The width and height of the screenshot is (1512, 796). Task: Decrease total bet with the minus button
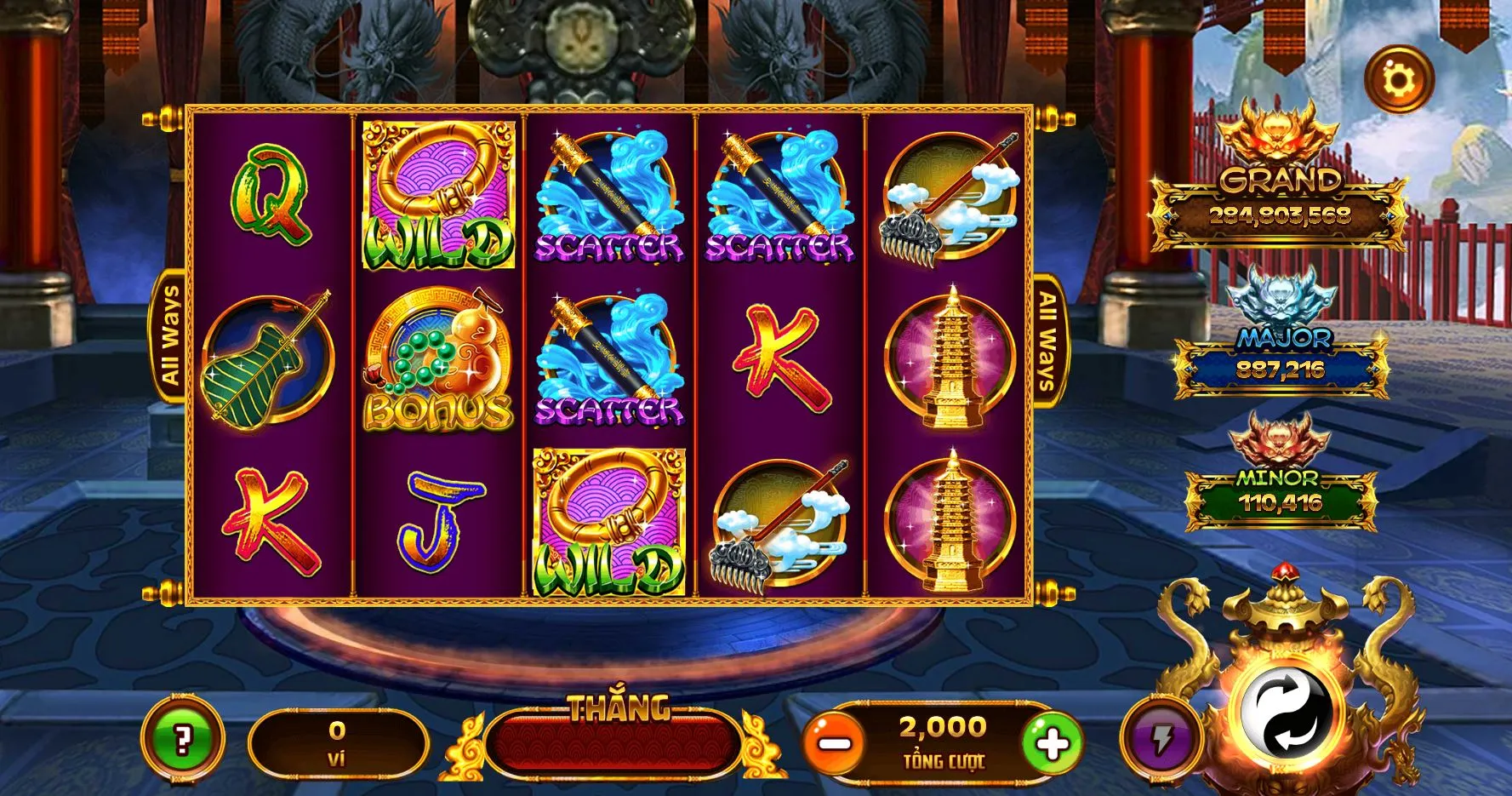click(836, 743)
